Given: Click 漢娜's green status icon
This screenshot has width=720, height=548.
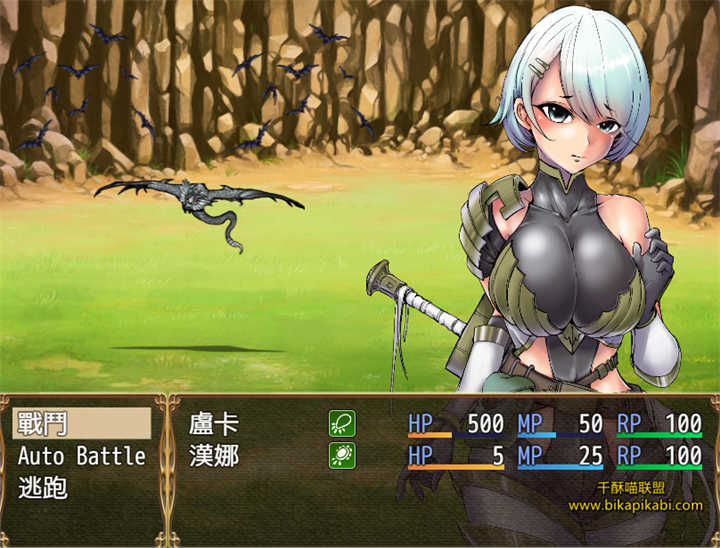Looking at the screenshot, I should 342,456.
